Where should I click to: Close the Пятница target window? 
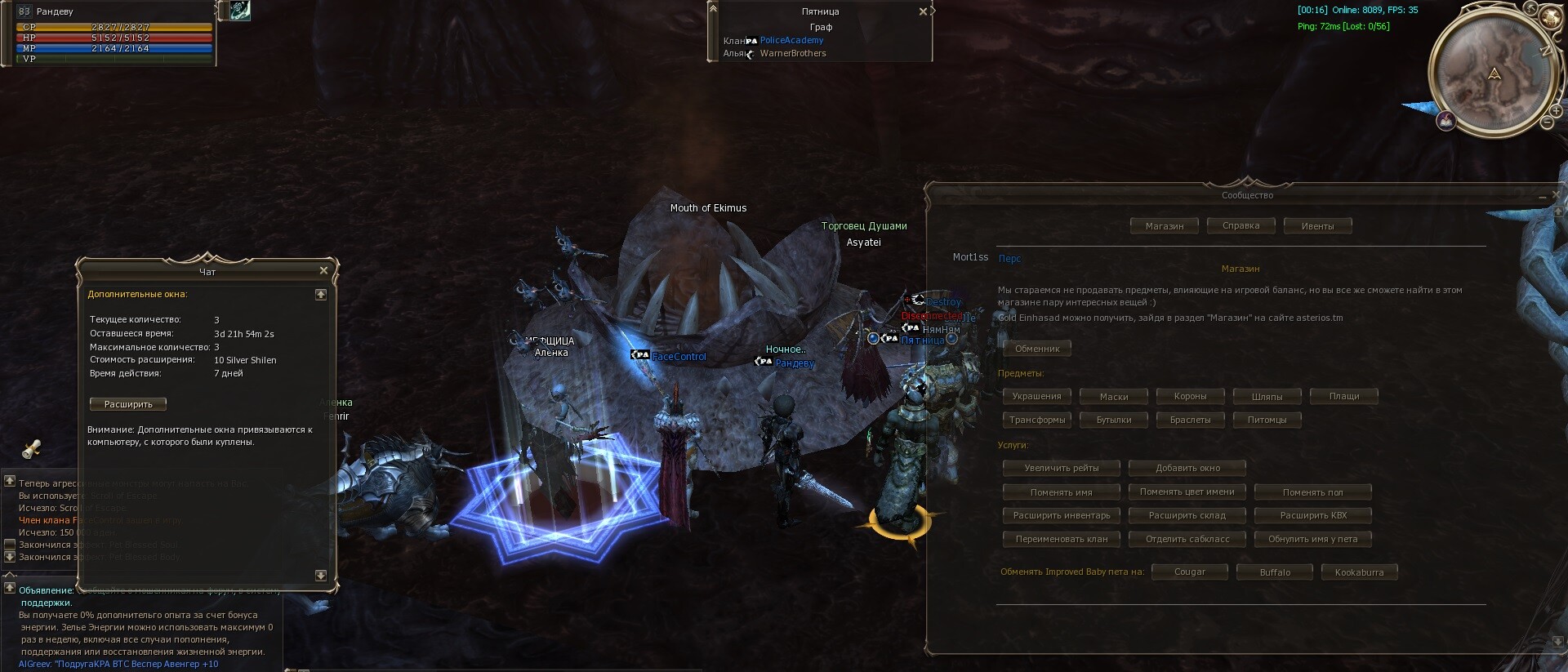click(923, 12)
